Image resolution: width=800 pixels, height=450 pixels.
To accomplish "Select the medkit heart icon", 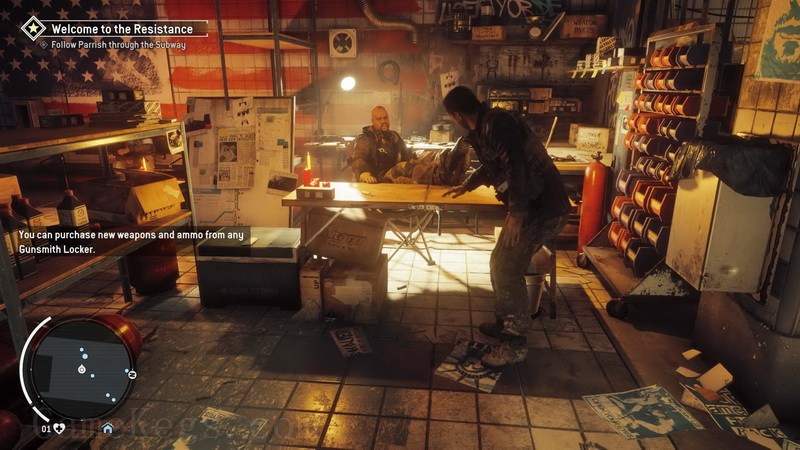I will coord(60,429).
